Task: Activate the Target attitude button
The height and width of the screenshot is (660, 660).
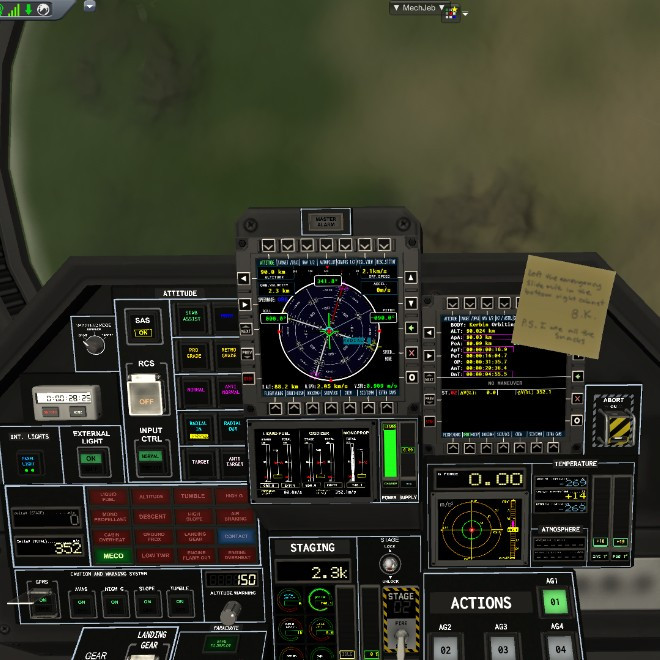Action: (199, 461)
